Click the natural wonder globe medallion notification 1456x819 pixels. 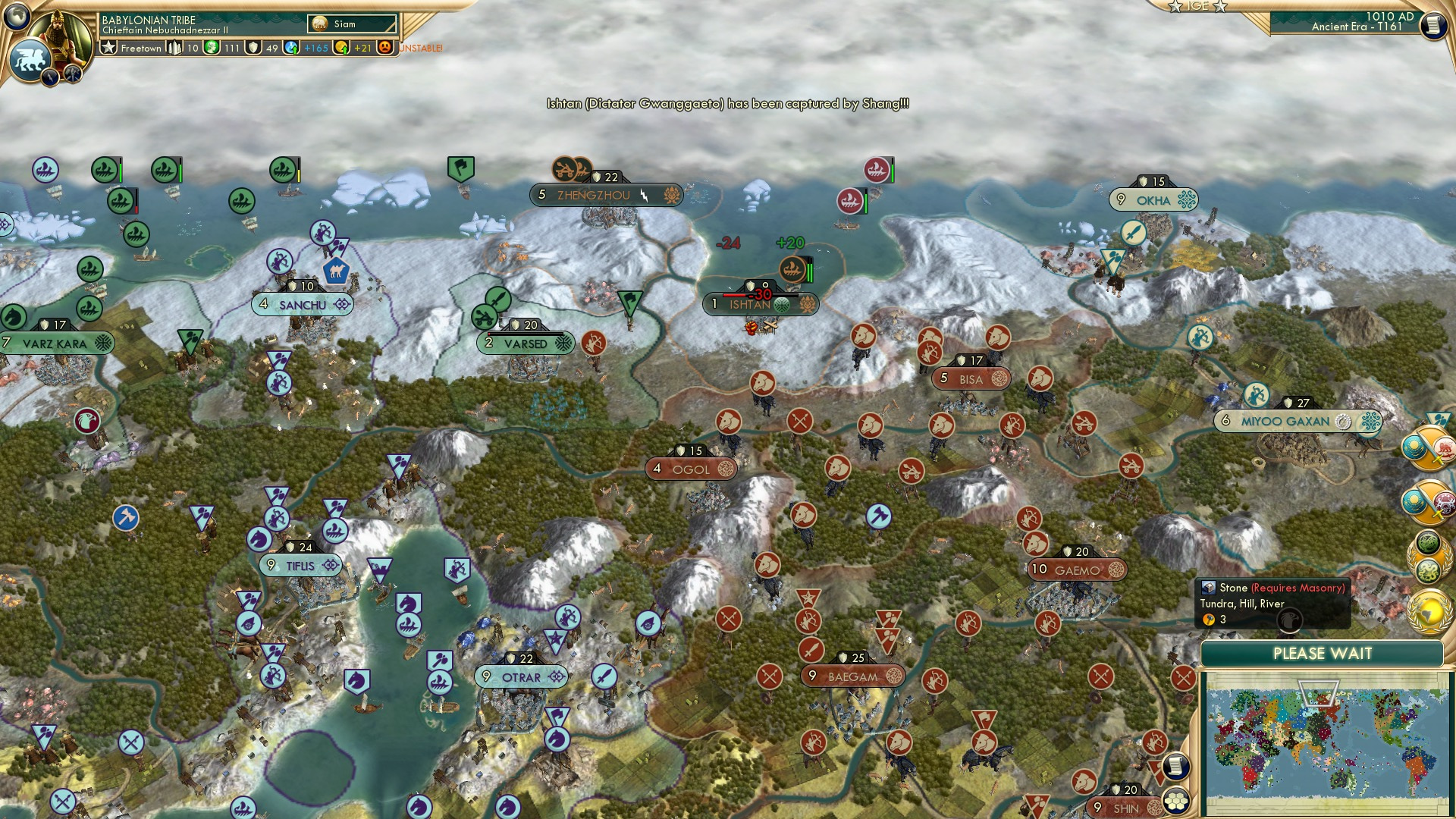(x=1429, y=610)
